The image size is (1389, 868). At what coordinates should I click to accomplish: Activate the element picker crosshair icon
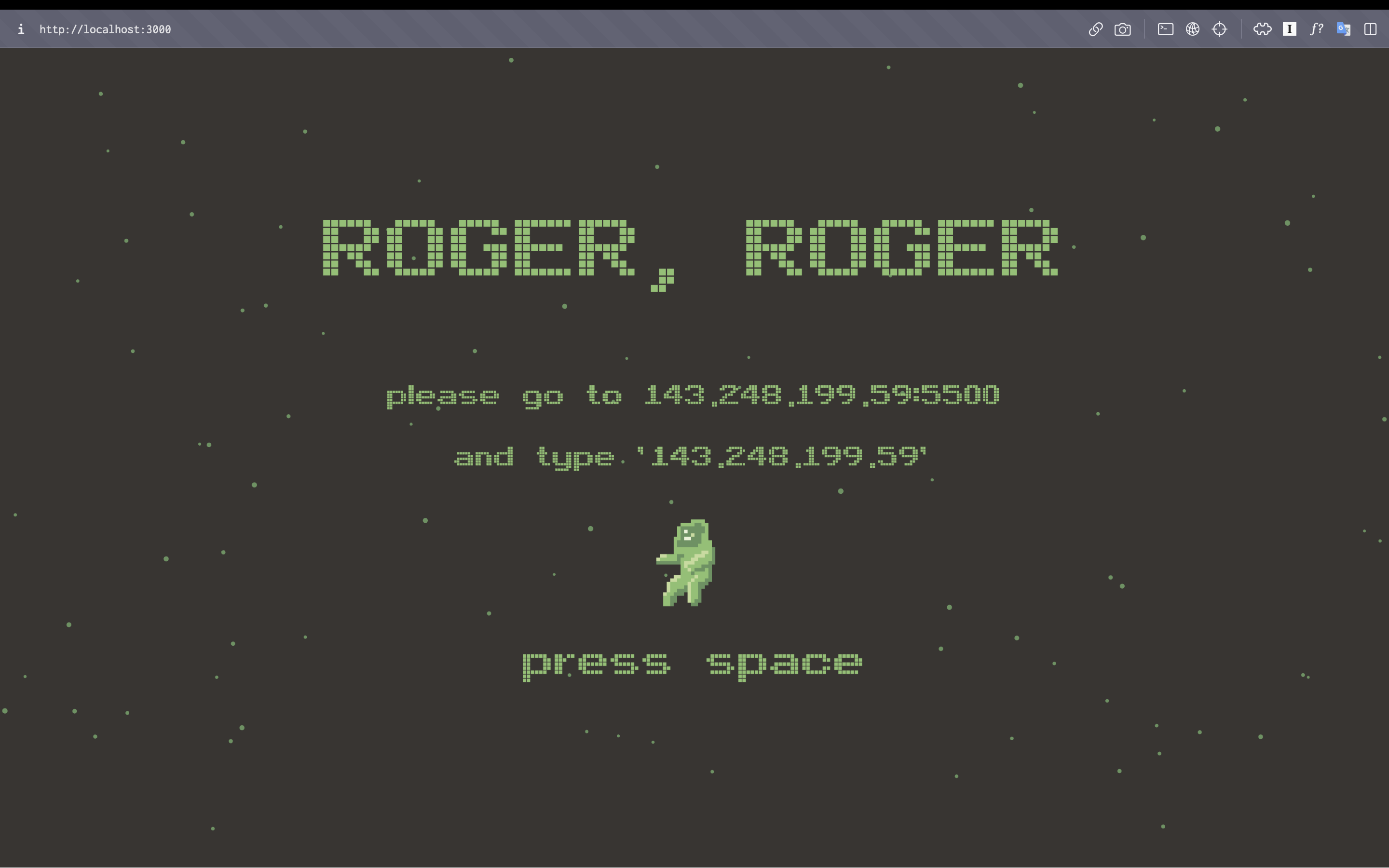coord(1220,29)
